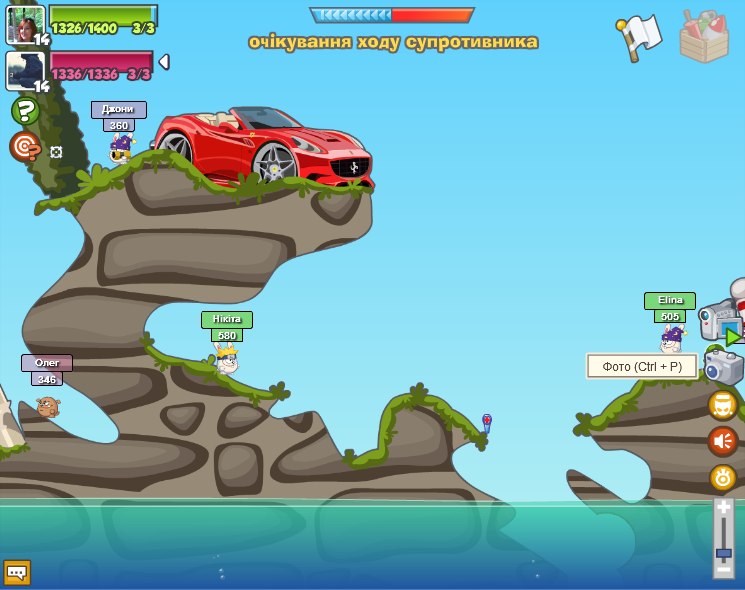Viewport: 745px width, 590px height.
Task: Open the weapons crate
Action: click(x=704, y=37)
